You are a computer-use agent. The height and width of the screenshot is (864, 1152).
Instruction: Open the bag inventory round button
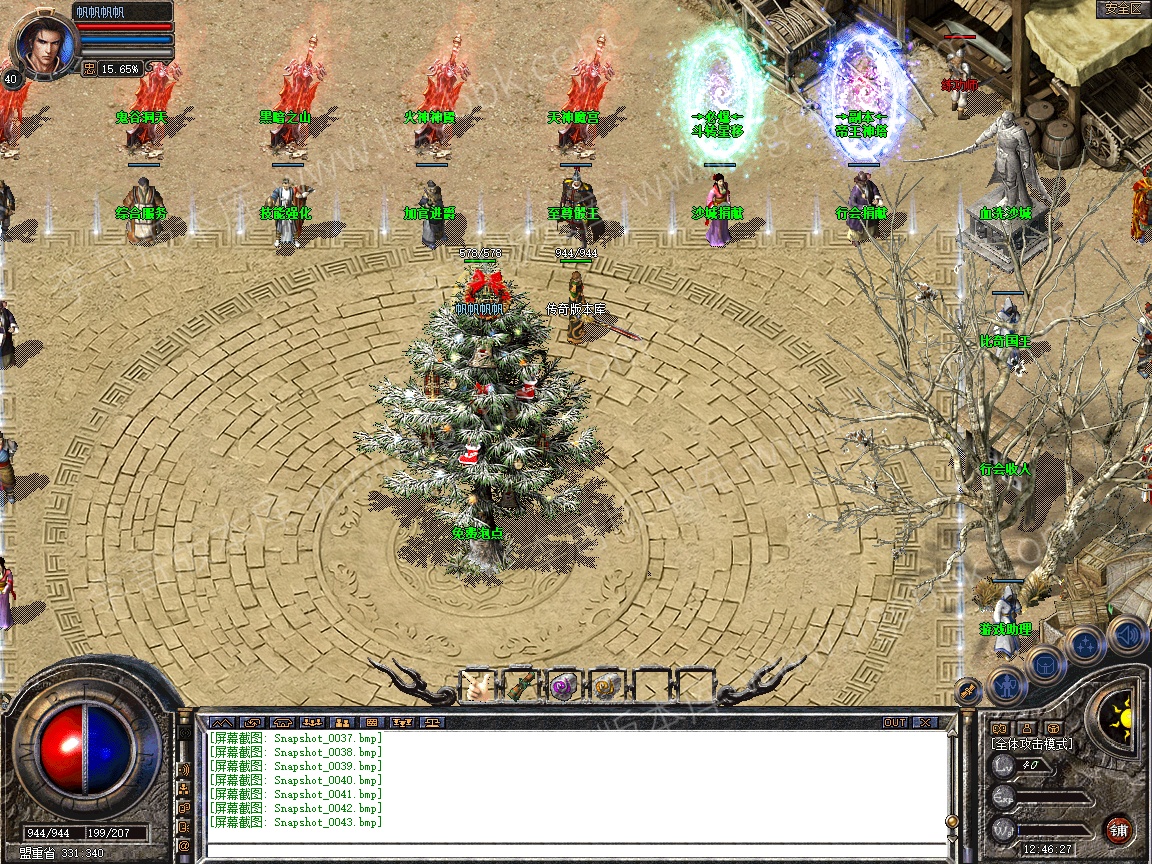1045,665
